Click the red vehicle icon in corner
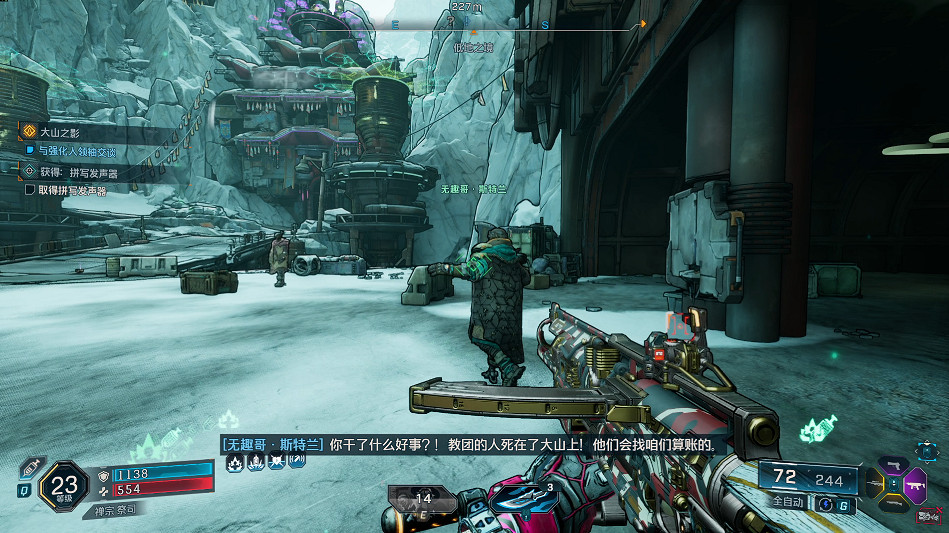The image size is (949, 533). click(x=930, y=517)
